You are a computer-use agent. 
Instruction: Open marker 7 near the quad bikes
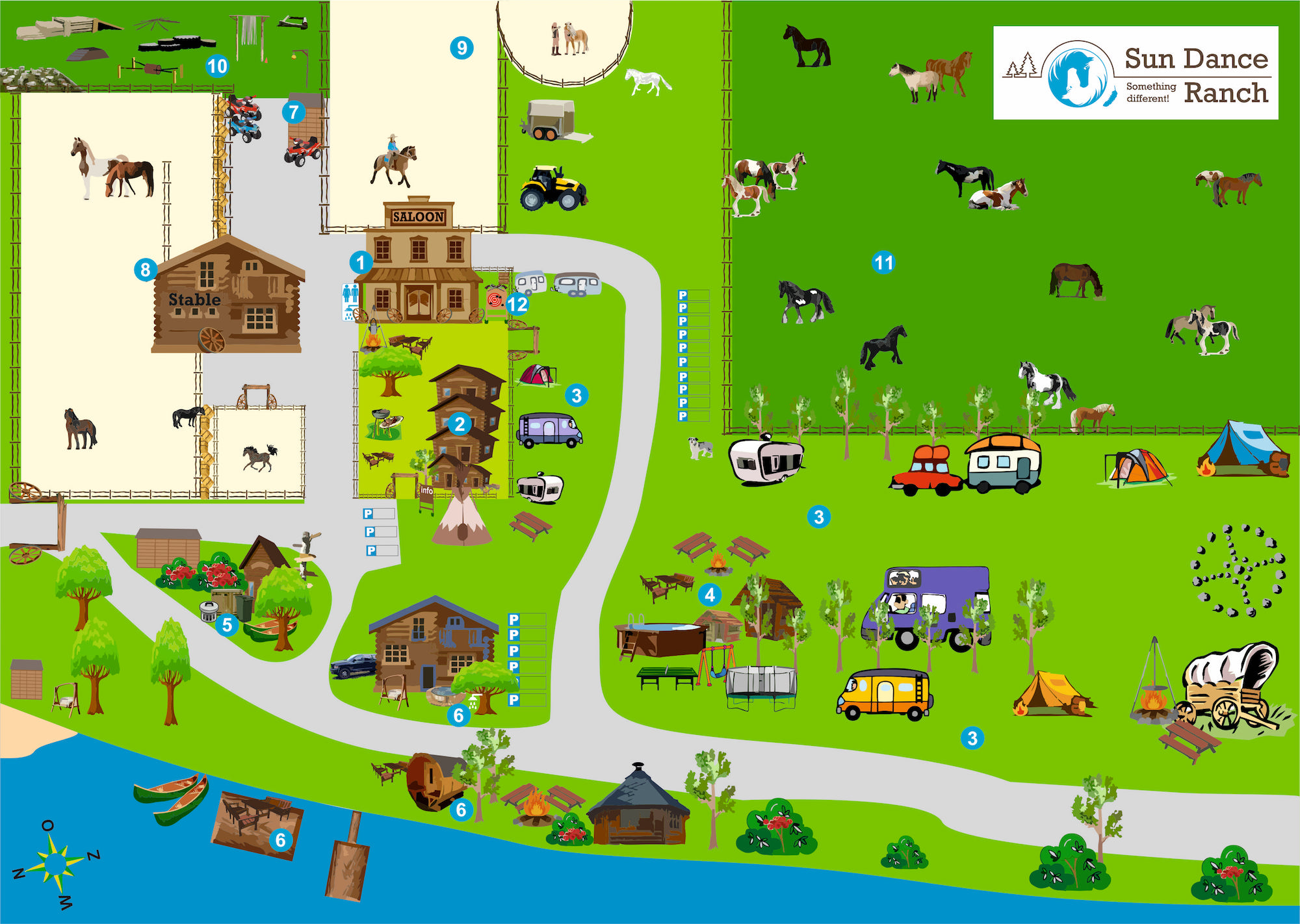click(x=294, y=112)
